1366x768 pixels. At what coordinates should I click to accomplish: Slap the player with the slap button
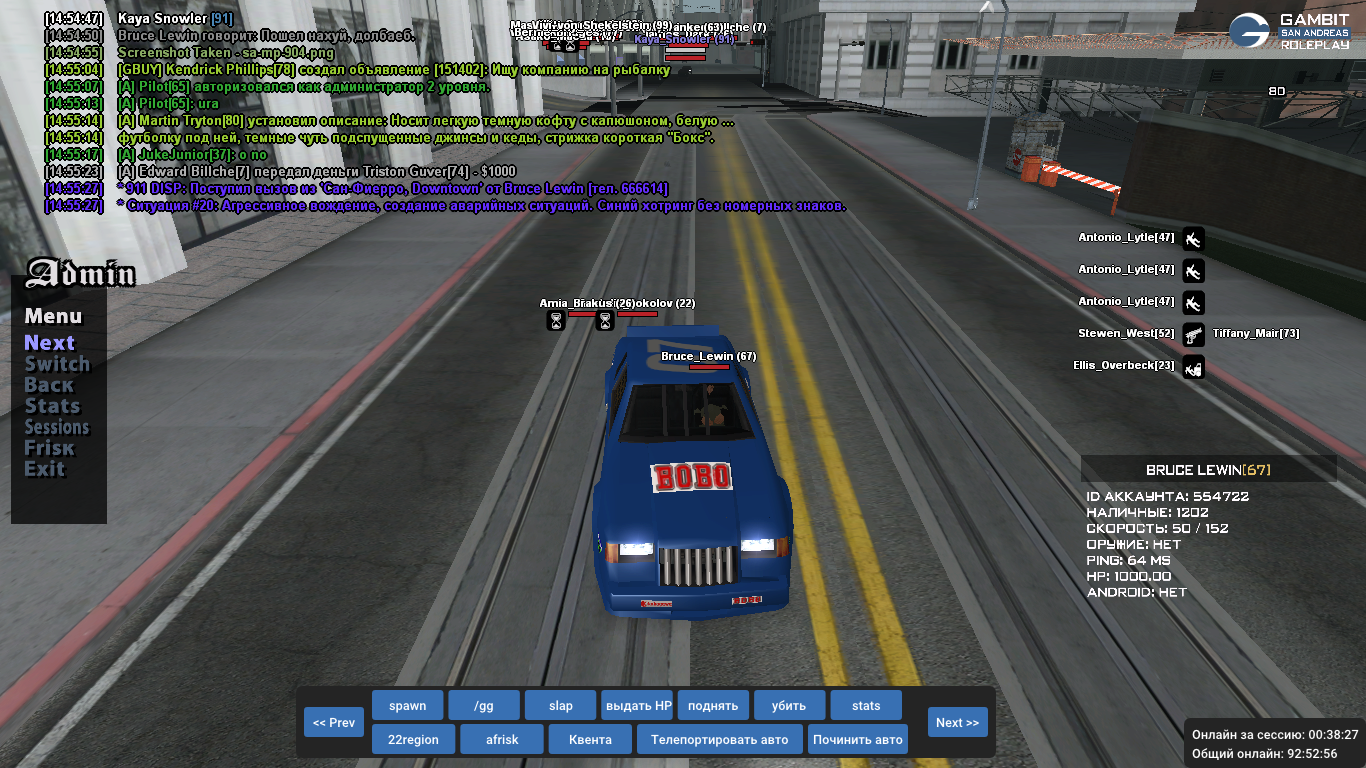[x=560, y=705]
